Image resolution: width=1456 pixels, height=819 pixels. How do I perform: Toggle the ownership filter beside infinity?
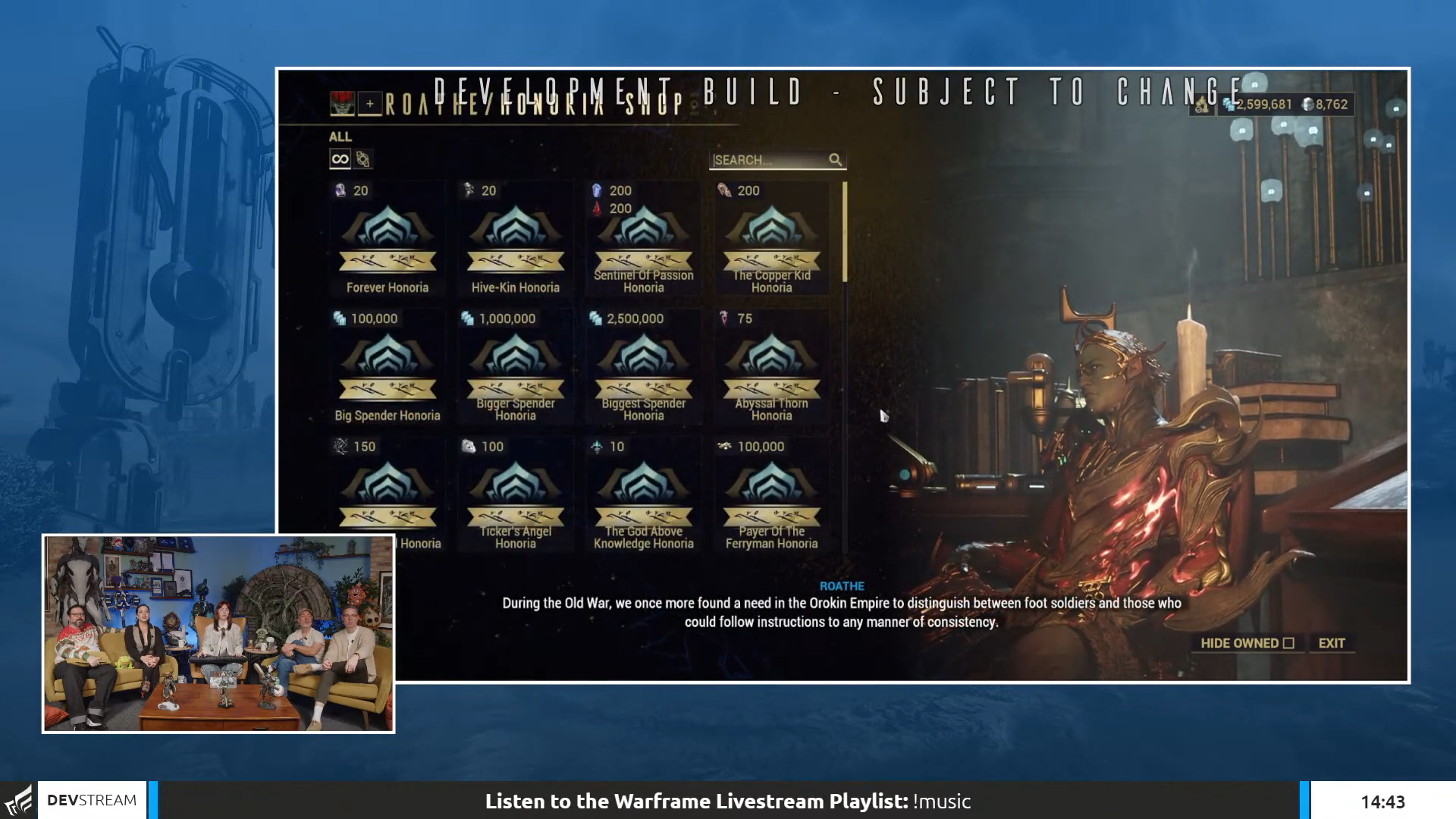364,159
